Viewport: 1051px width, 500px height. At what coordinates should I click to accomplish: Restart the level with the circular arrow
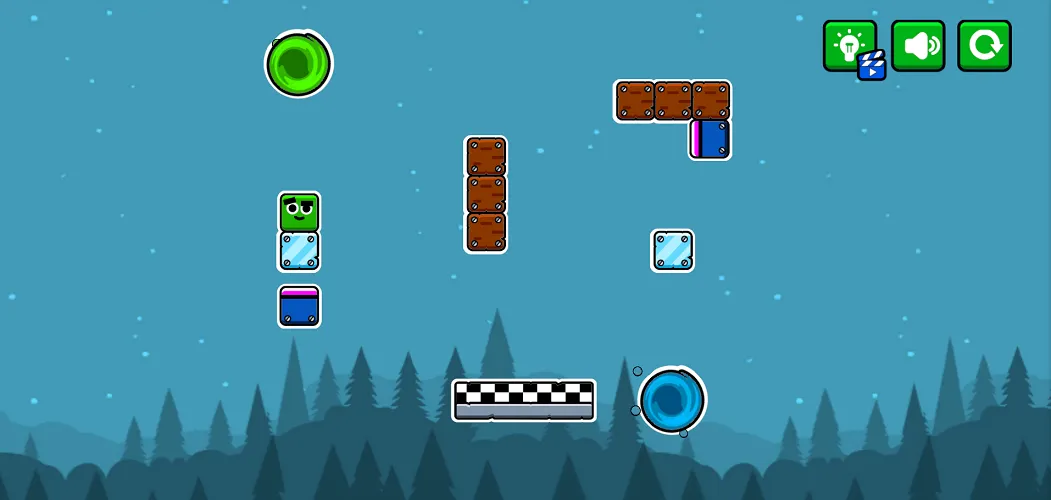click(984, 46)
